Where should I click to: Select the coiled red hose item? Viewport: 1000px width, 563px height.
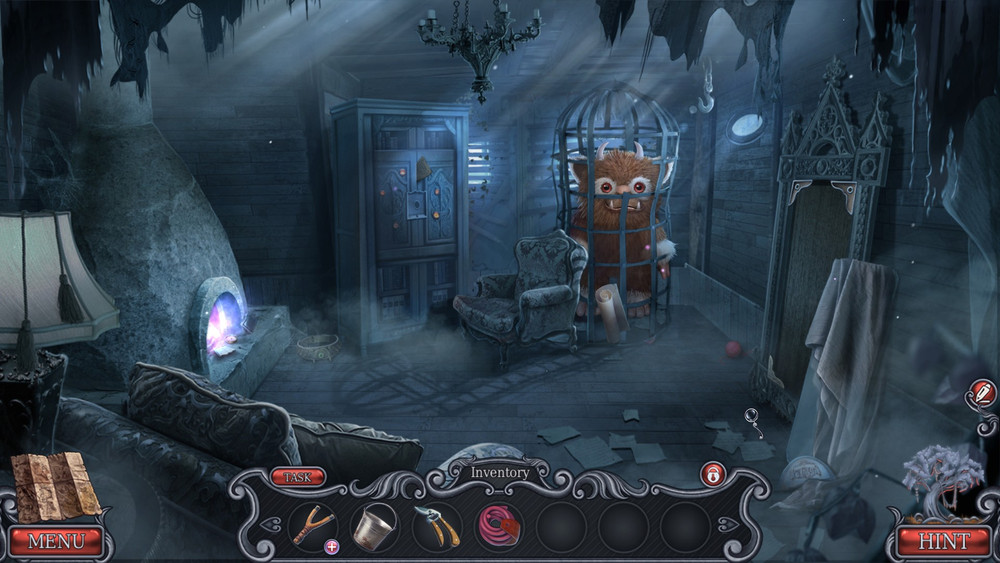click(x=499, y=525)
